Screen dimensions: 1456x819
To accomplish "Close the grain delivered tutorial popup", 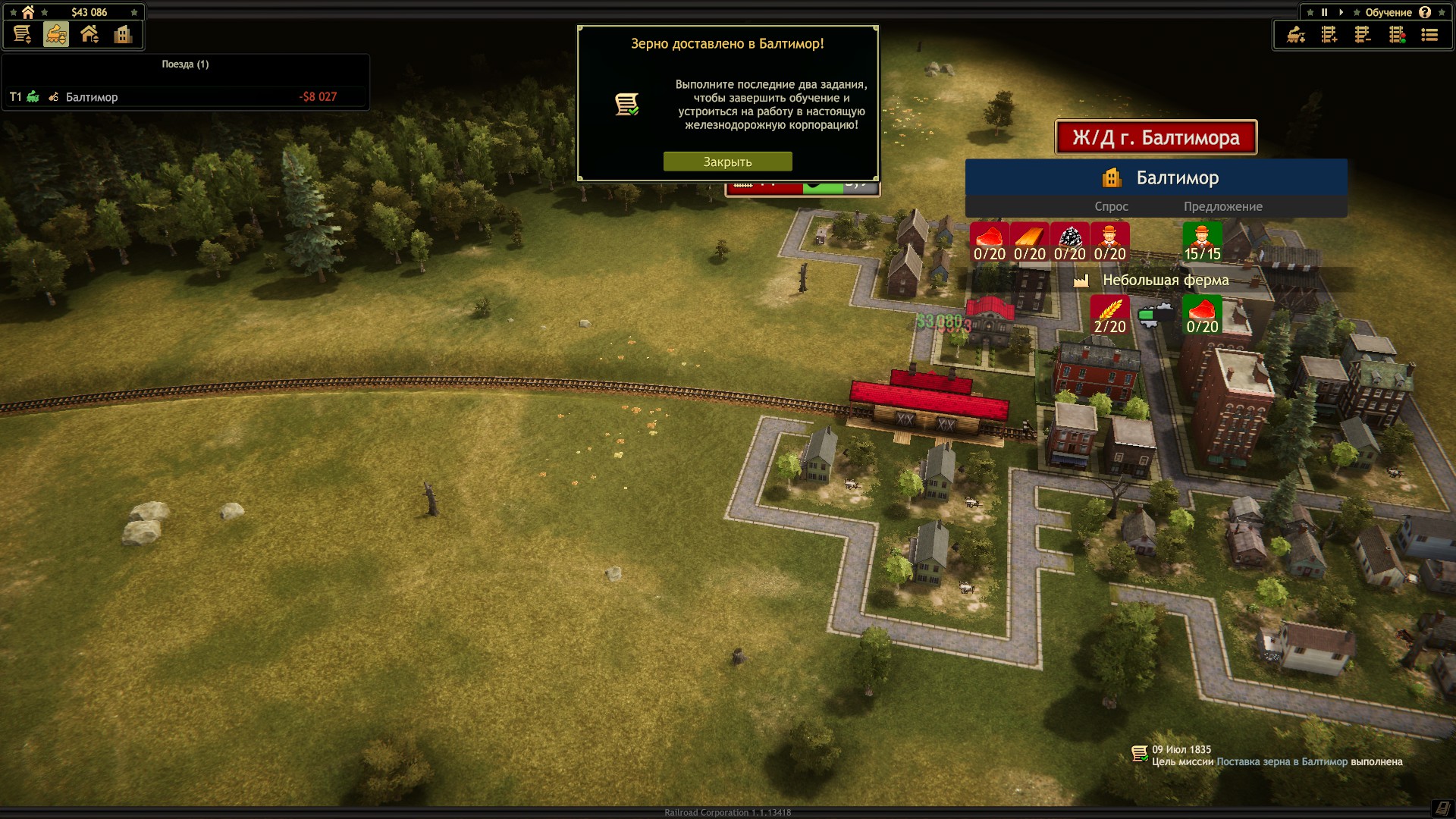I will pyautogui.click(x=727, y=162).
